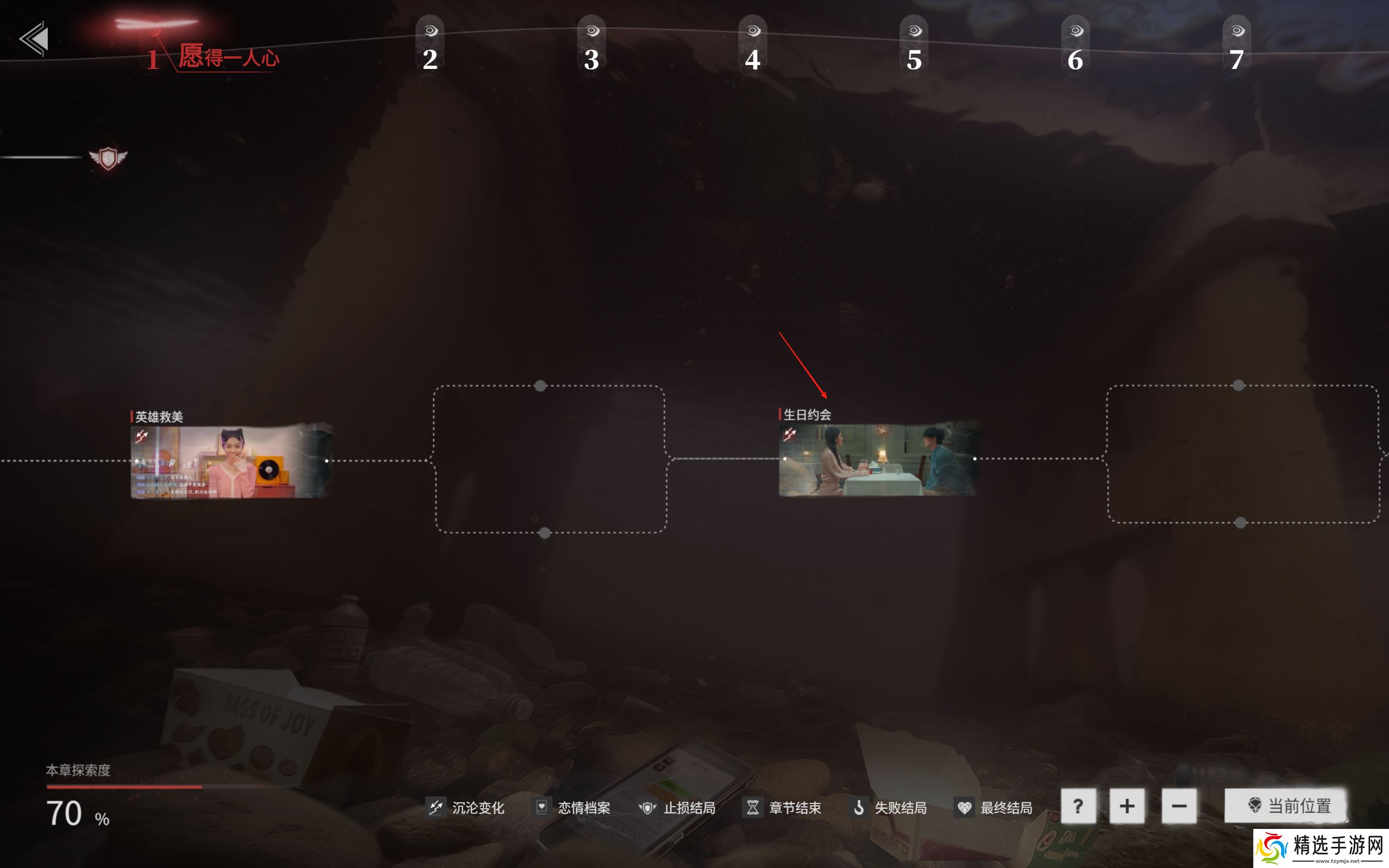The height and width of the screenshot is (868, 1389).
Task: Zoom out with the minus button
Action: pos(1179,806)
